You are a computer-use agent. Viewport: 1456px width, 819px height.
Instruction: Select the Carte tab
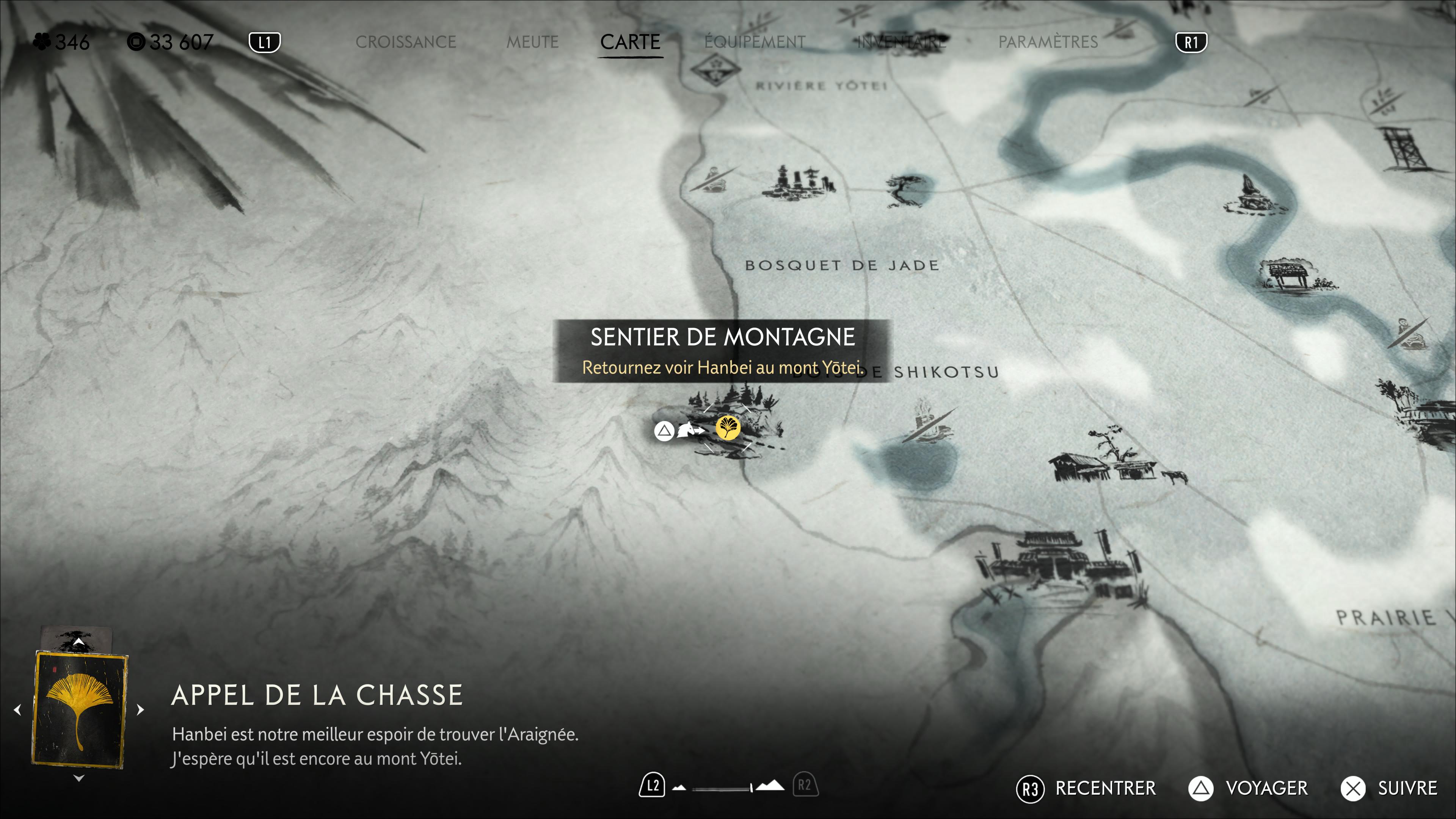click(x=630, y=42)
